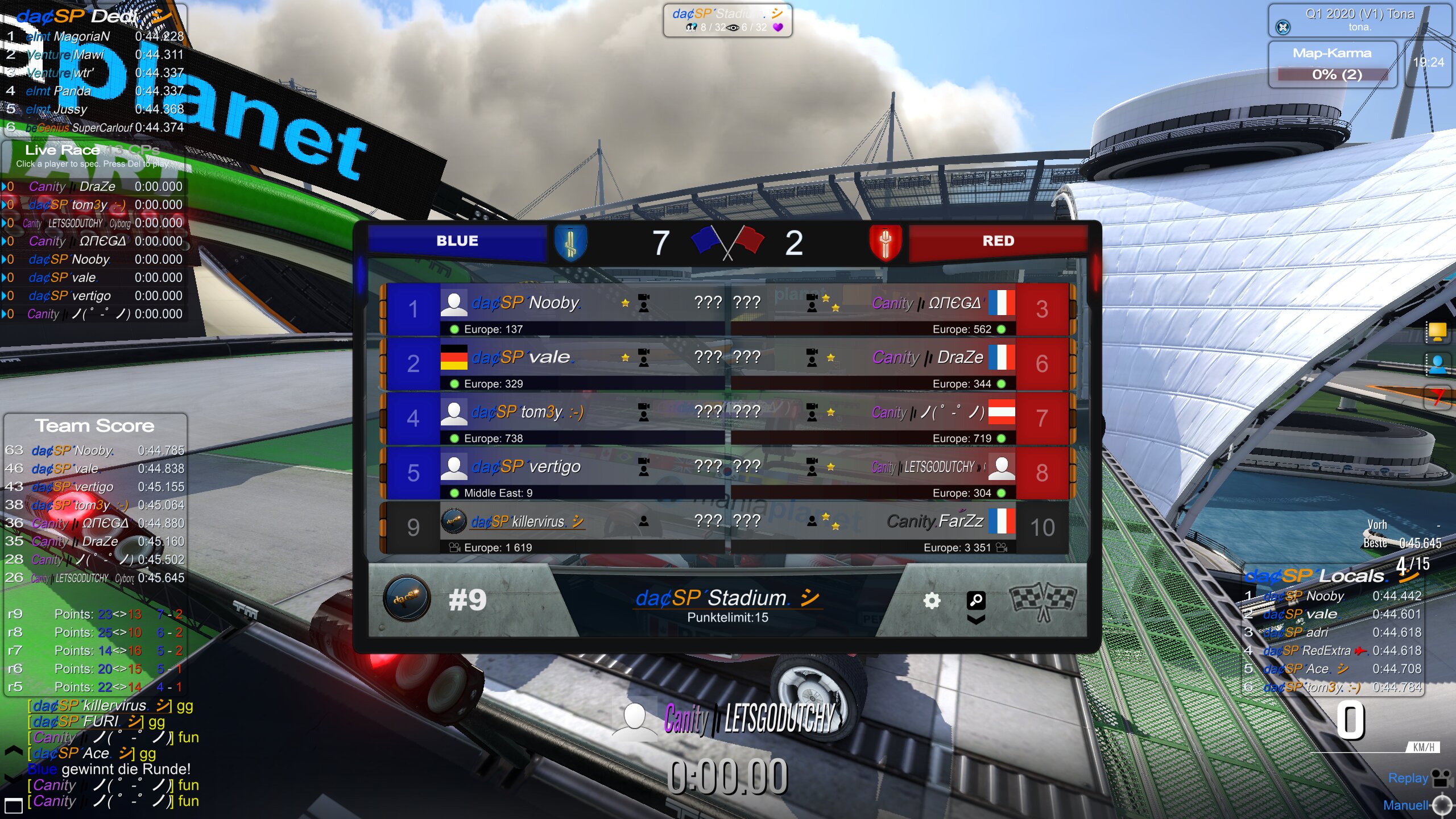Click the red flag side icon
The height and width of the screenshot is (819, 1456).
(x=1437, y=396)
